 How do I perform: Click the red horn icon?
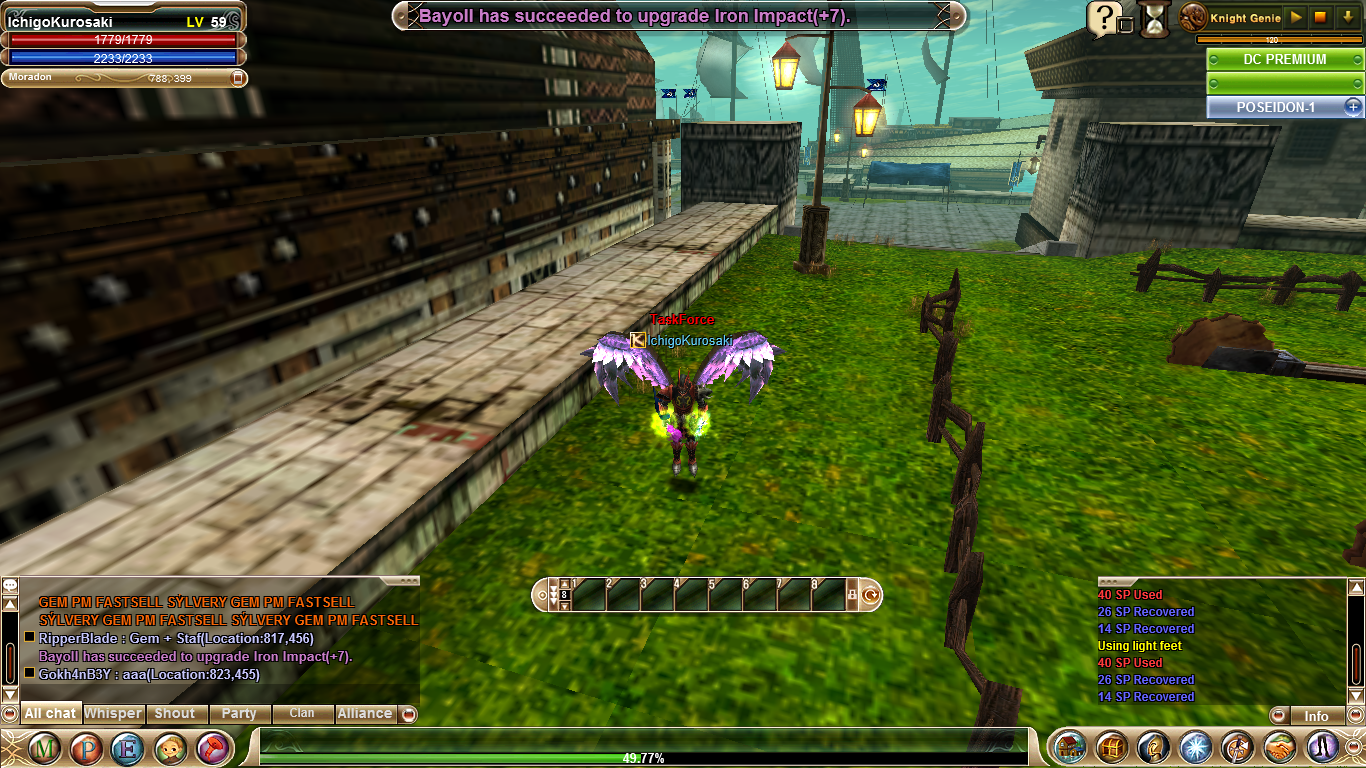coord(211,747)
